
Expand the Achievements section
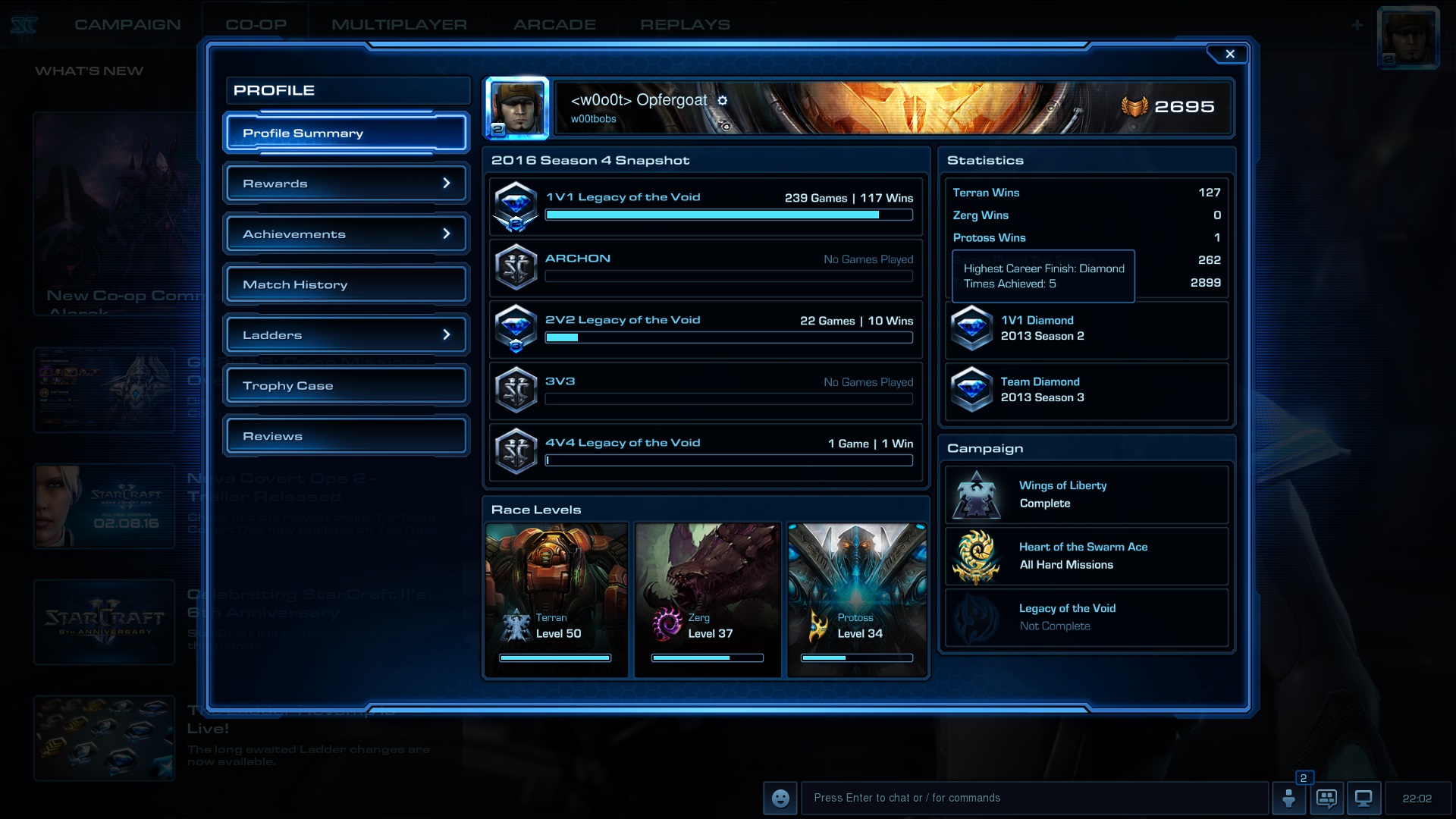(x=345, y=234)
